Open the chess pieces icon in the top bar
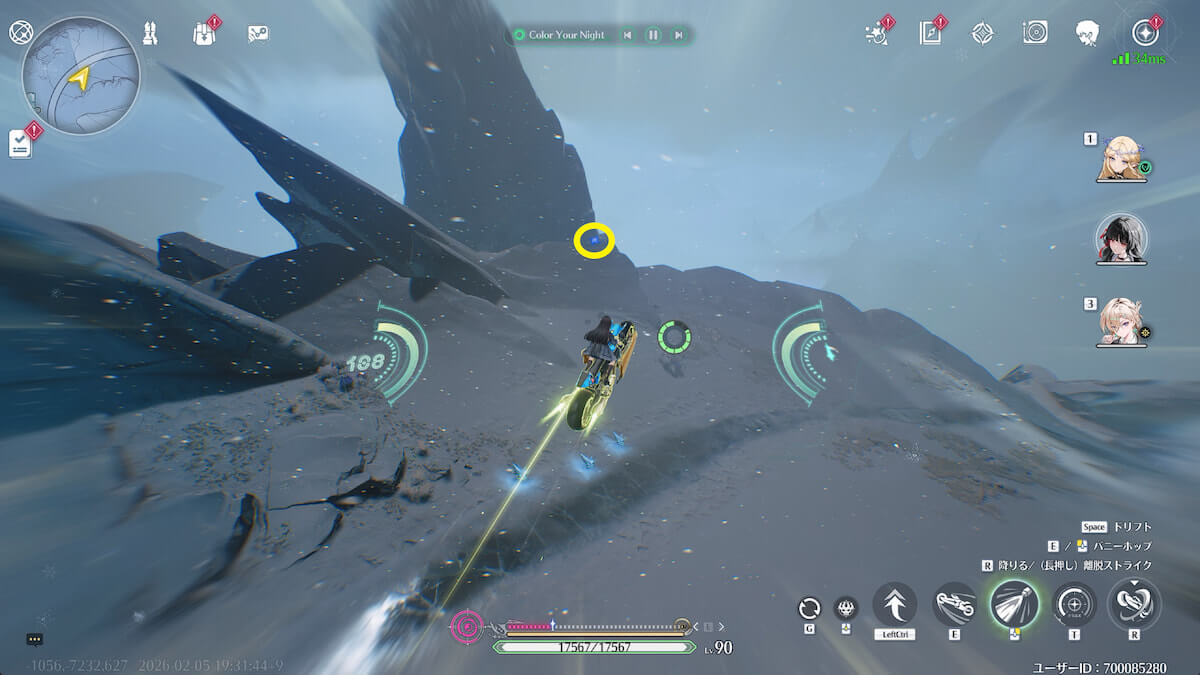Image resolution: width=1200 pixels, height=675 pixels. (x=151, y=33)
